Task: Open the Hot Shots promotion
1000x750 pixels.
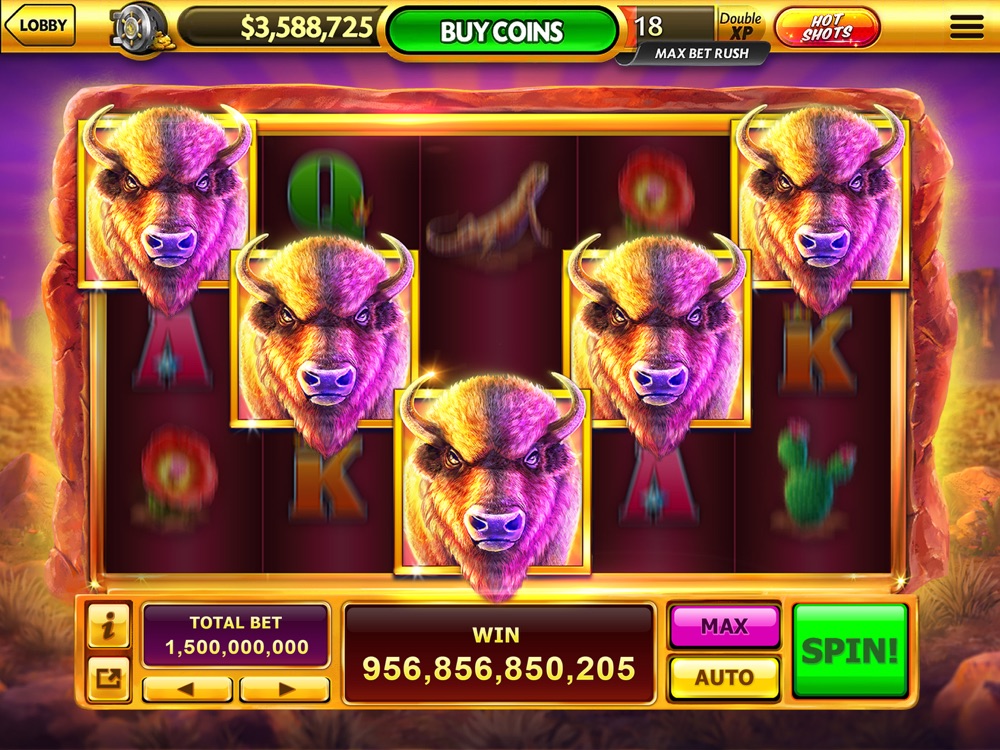Action: (827, 27)
